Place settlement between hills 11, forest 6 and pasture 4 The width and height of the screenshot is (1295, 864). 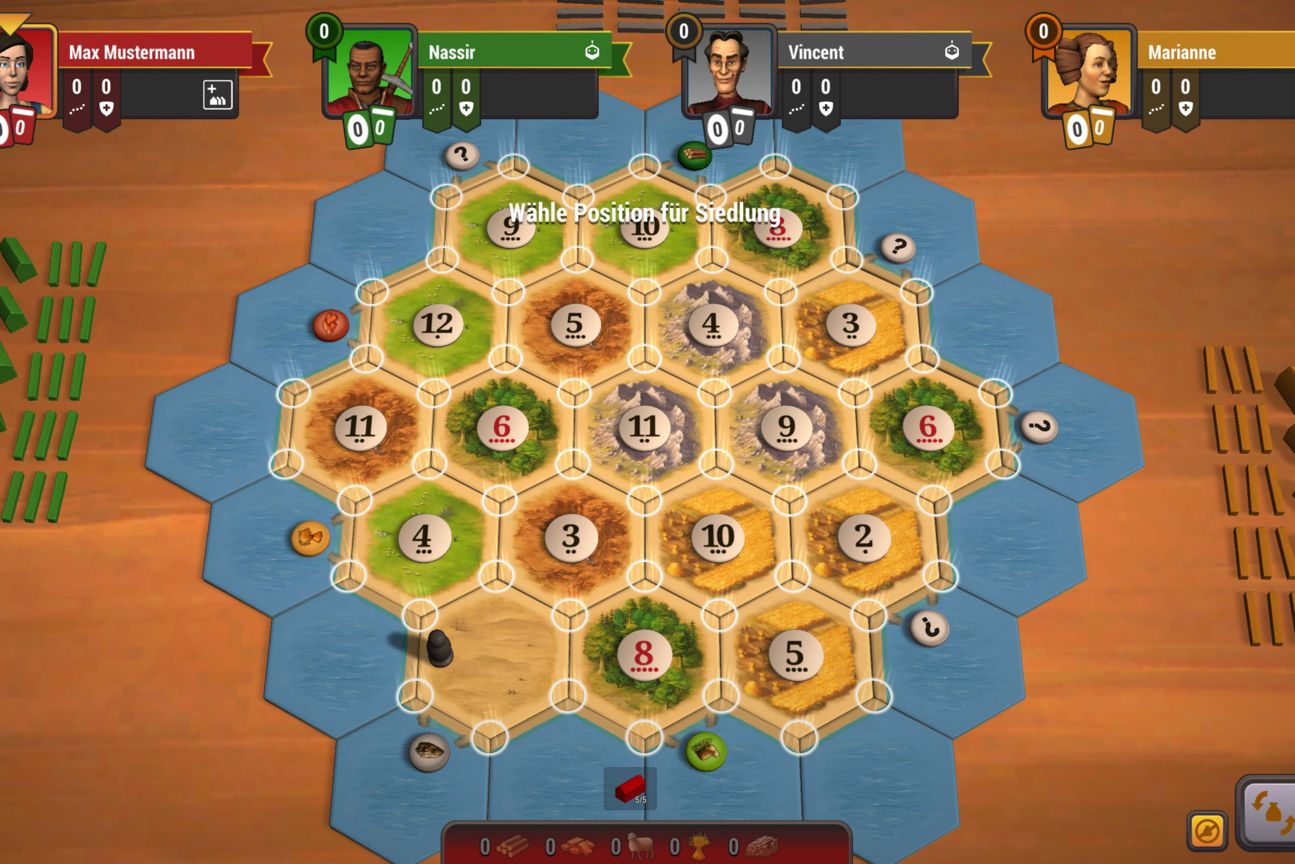click(x=431, y=463)
